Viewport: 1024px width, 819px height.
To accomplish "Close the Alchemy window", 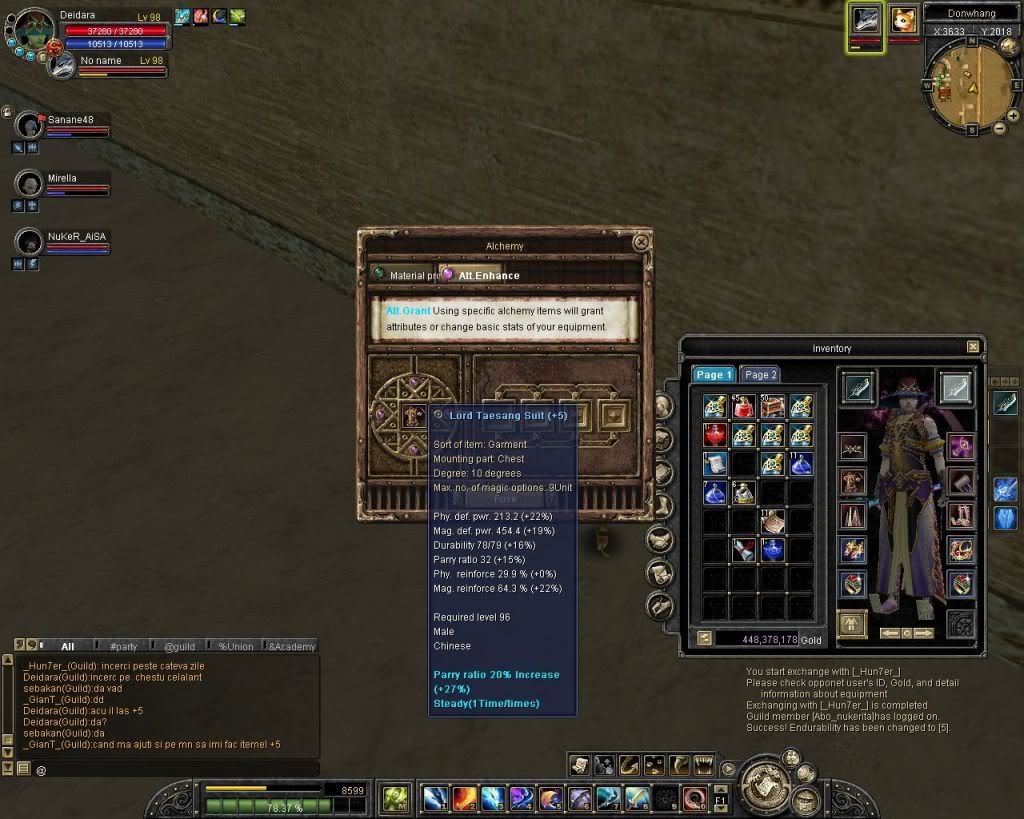I will tap(641, 242).
